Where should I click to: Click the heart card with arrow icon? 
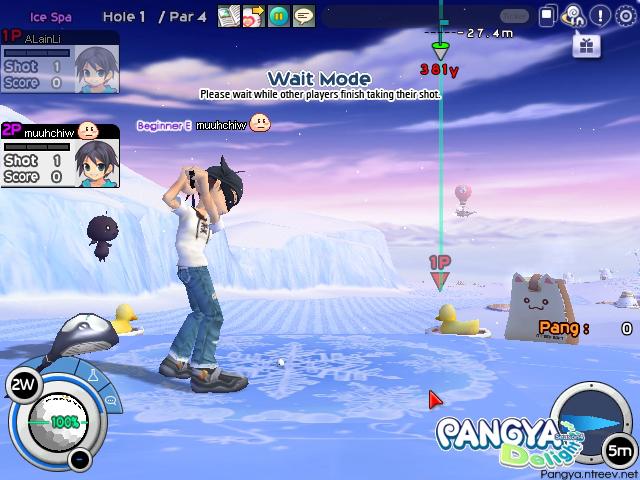[253, 16]
